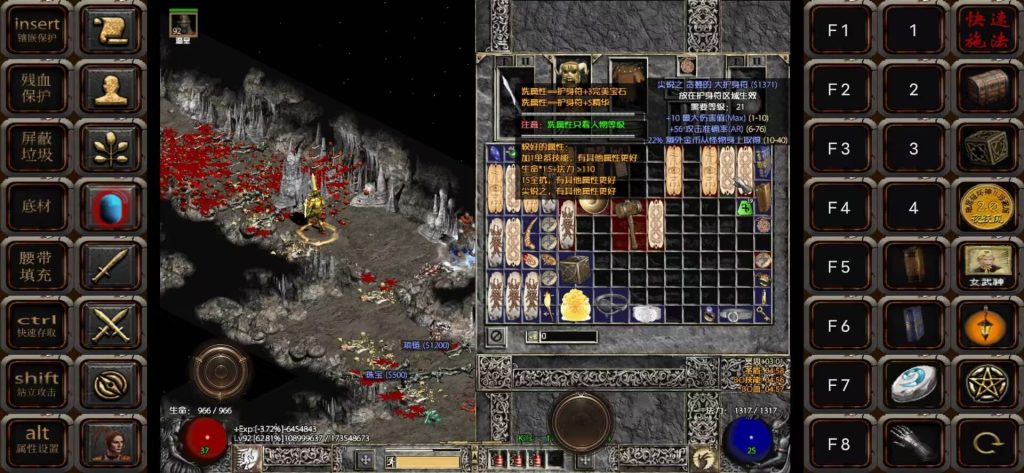Screen dimensions: 1024x473
Task: Click the pentagram icon button
Action: point(986,382)
